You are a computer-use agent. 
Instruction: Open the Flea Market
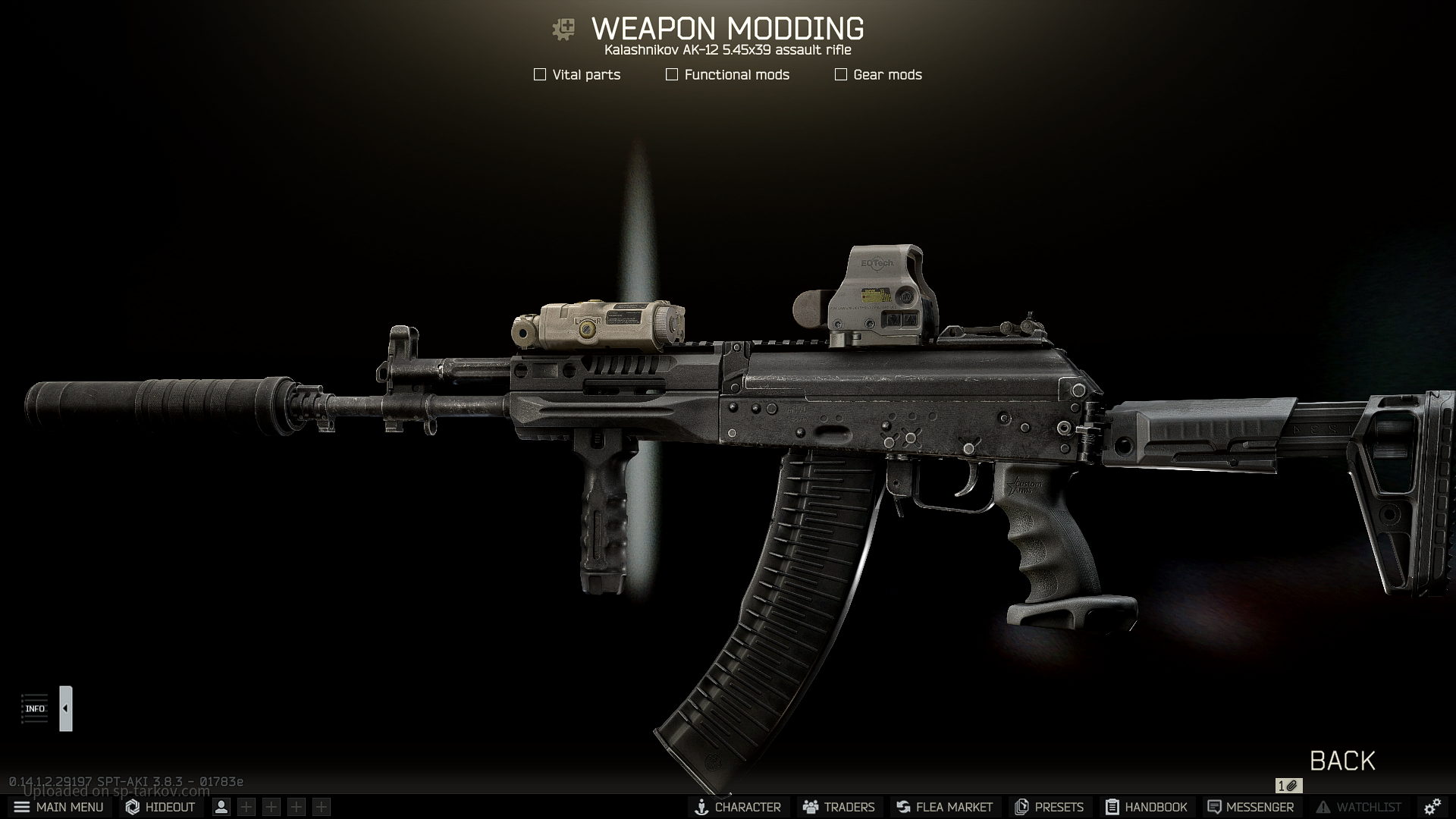[944, 807]
